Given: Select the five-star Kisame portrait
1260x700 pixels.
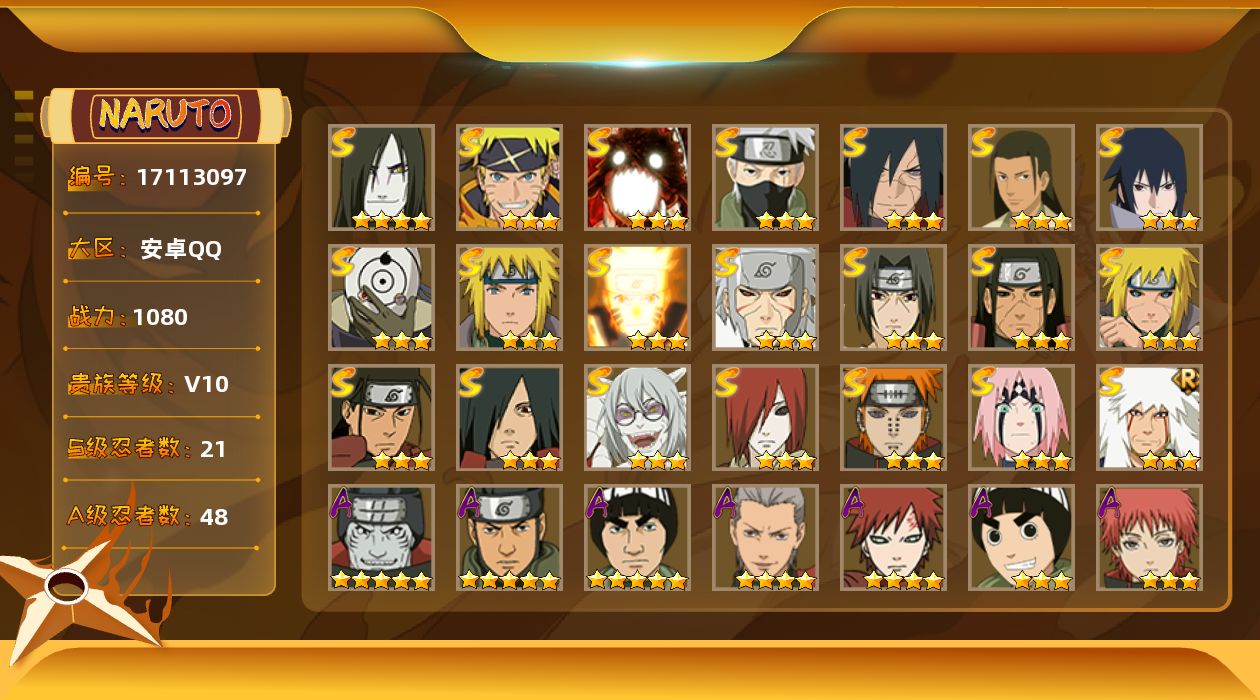Looking at the screenshot, I should pyautogui.click(x=381, y=537).
